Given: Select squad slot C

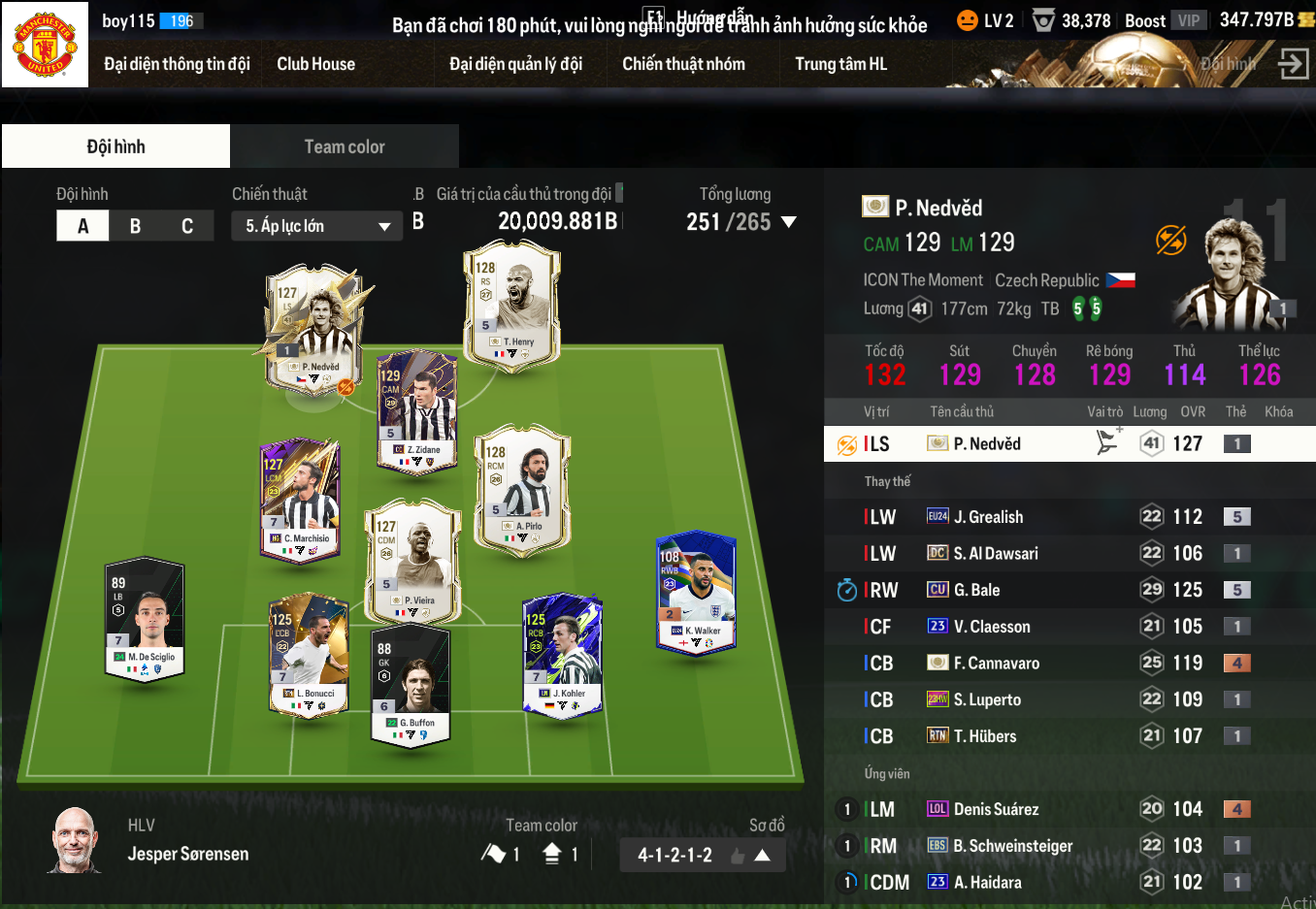Looking at the screenshot, I should (x=187, y=226).
